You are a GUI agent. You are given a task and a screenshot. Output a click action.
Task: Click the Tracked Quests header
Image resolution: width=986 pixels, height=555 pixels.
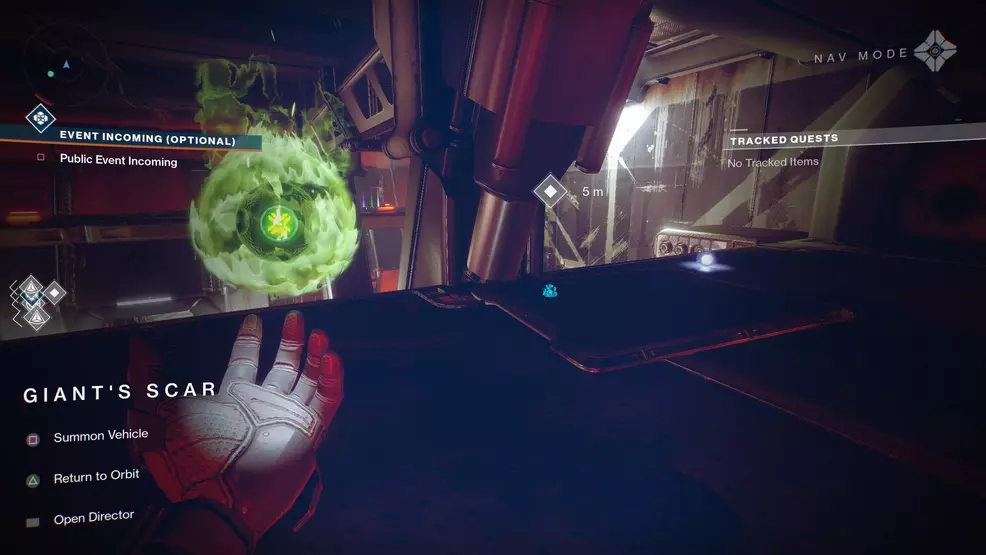click(x=783, y=139)
